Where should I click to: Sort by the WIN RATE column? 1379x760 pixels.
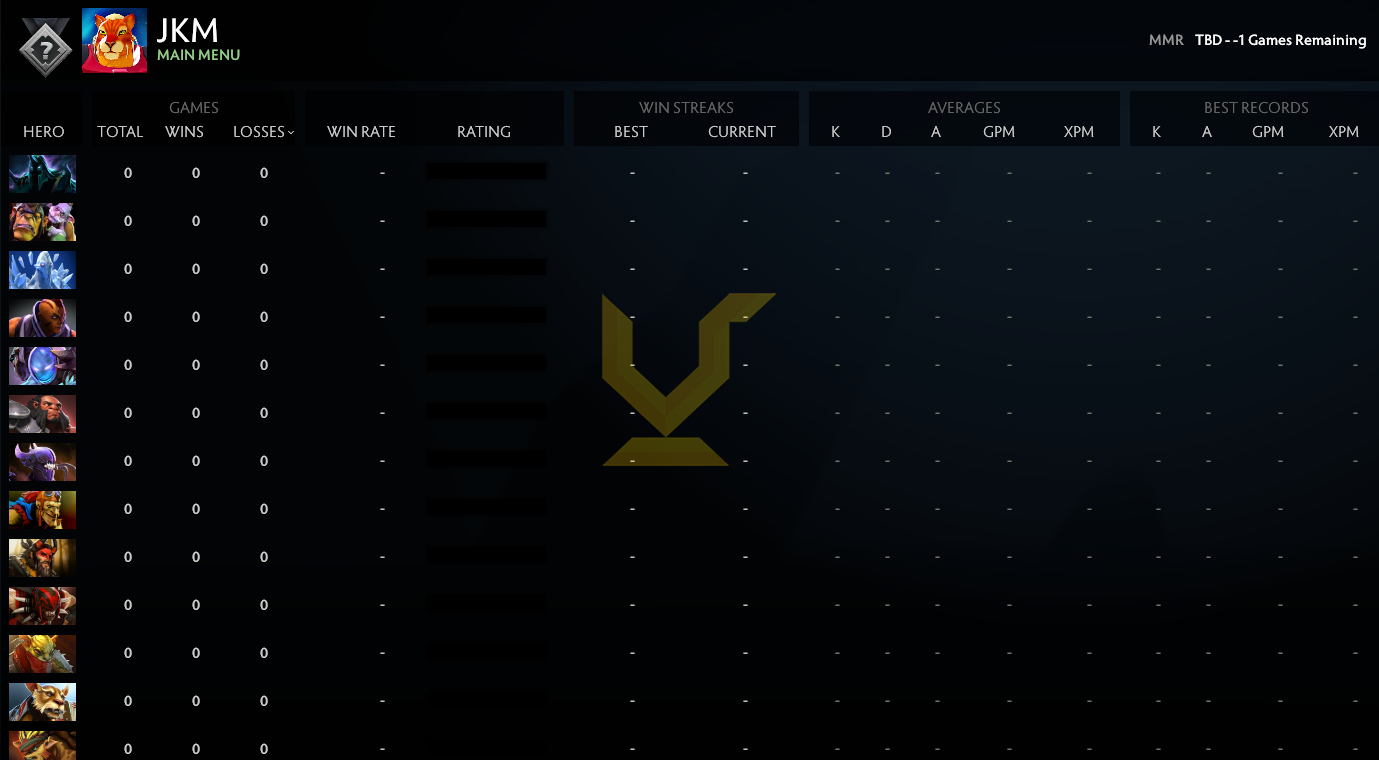coord(363,131)
